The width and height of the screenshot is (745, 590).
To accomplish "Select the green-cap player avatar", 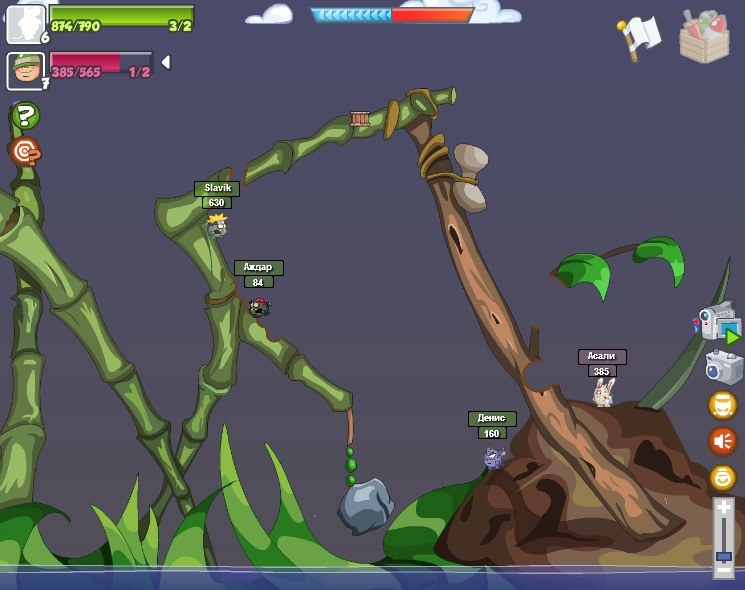I will coord(25,71).
